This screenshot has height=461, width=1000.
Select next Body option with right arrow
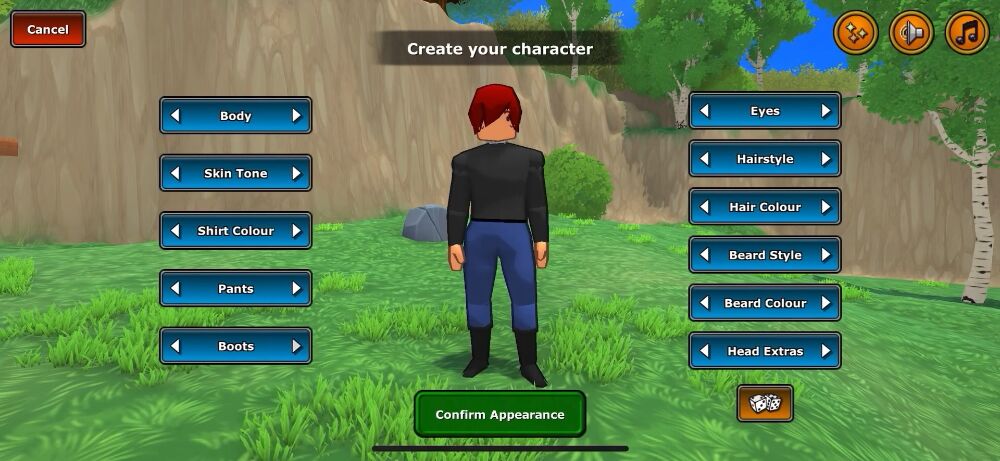[296, 116]
